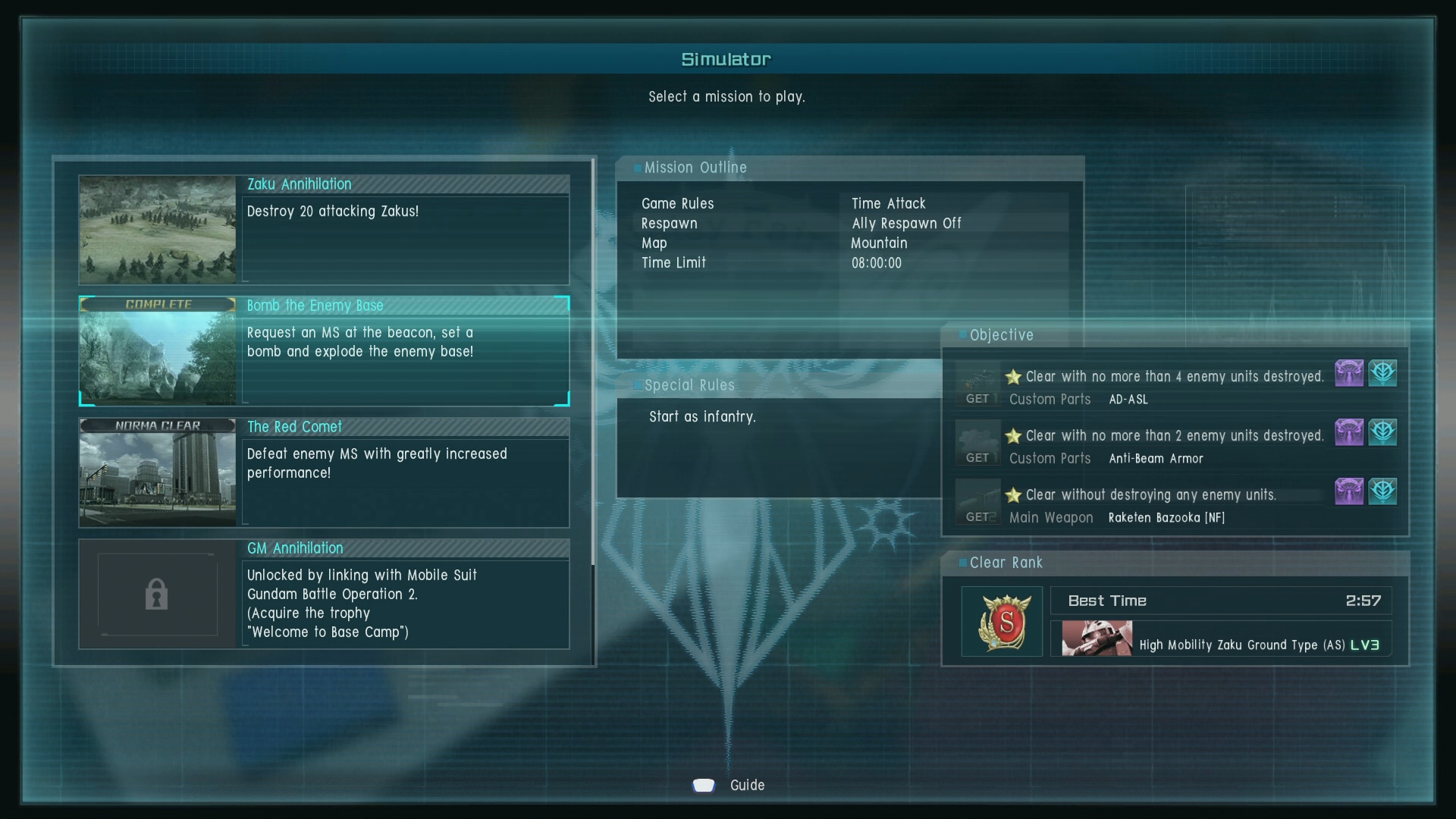Open The Red Comet mission
Image resolution: width=1456 pixels, height=819 pixels.
(x=404, y=472)
